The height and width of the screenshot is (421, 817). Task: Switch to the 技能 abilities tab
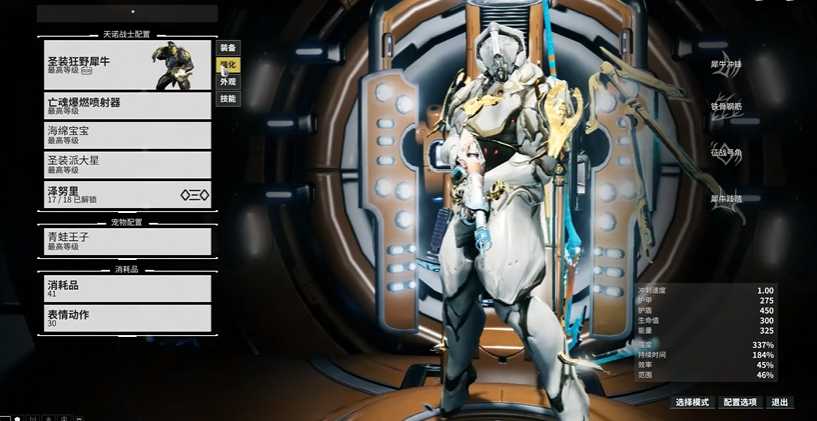tap(228, 99)
